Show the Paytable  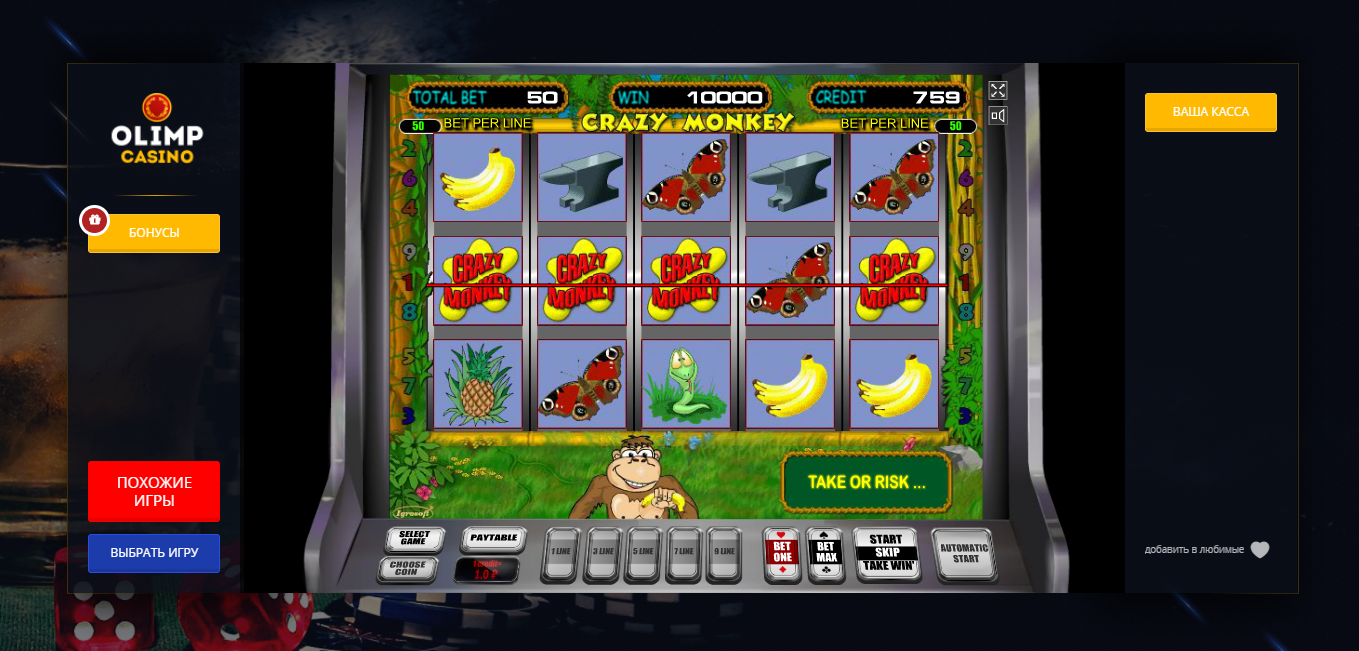[x=493, y=539]
